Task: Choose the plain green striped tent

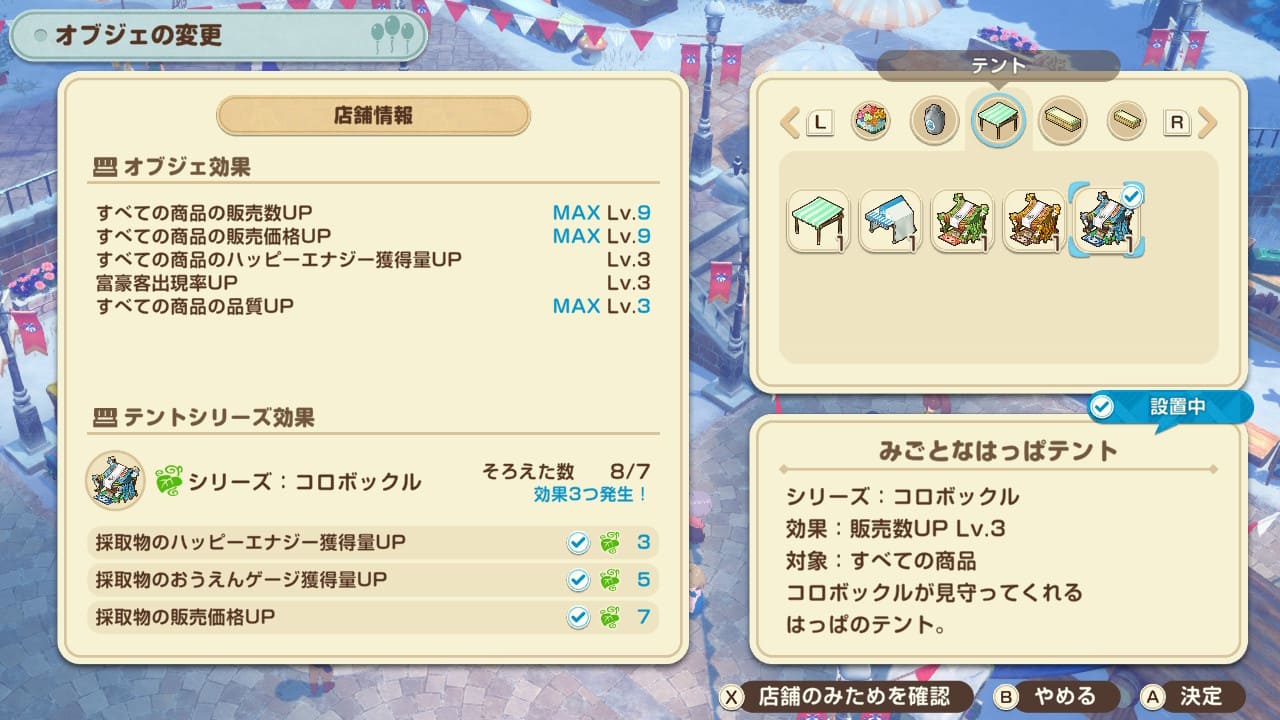Action: pos(818,221)
